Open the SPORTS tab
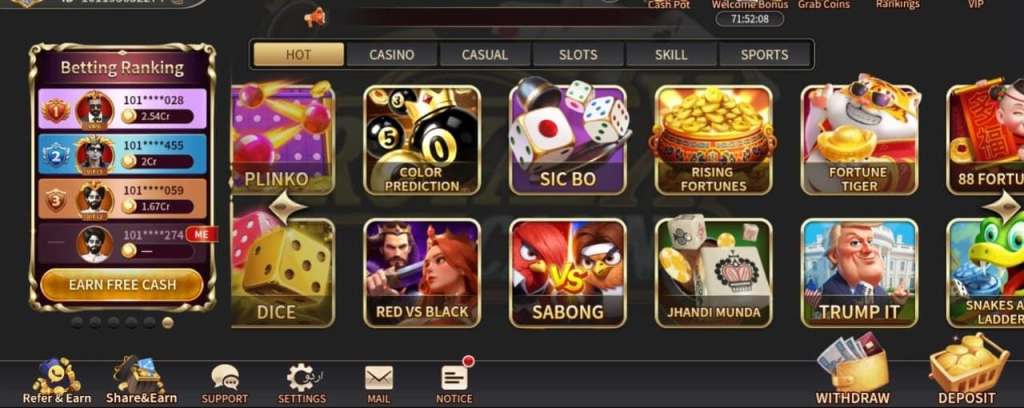This screenshot has height=408, width=1024. (764, 55)
